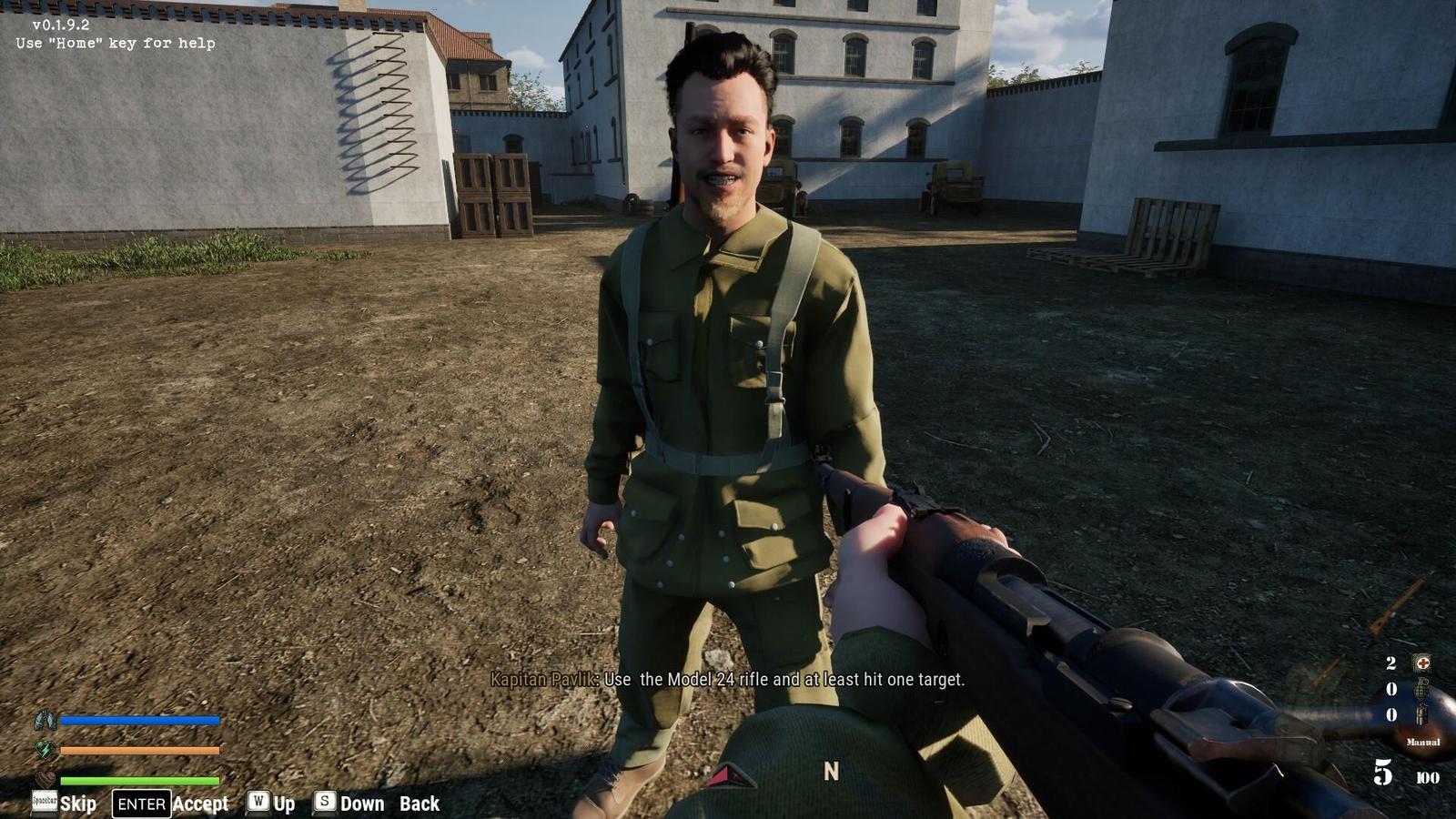Click the lungs stamina icon
Screen dimensions: 1456x819
tap(45, 720)
